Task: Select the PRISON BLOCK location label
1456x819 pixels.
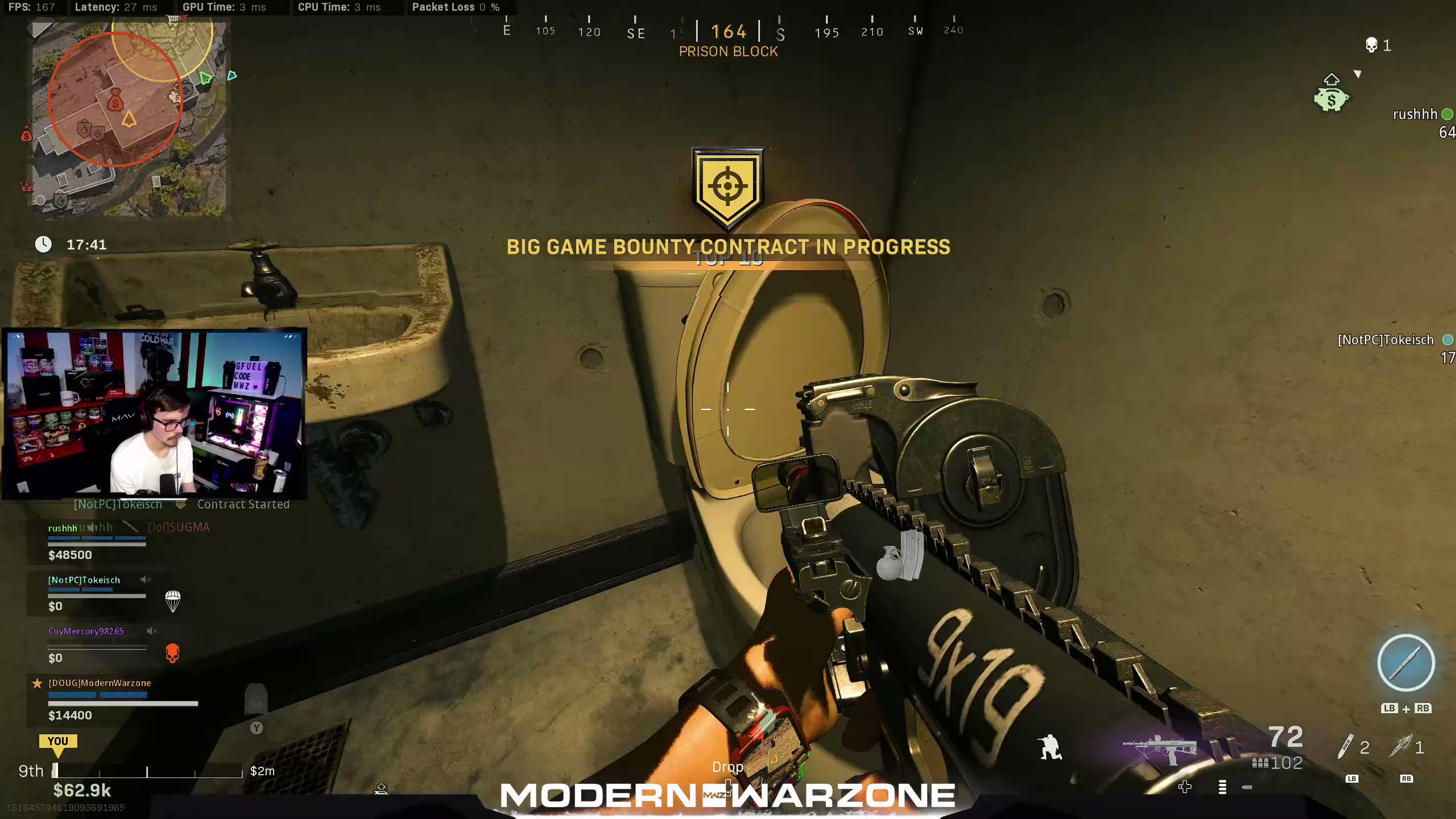Action: click(x=728, y=52)
